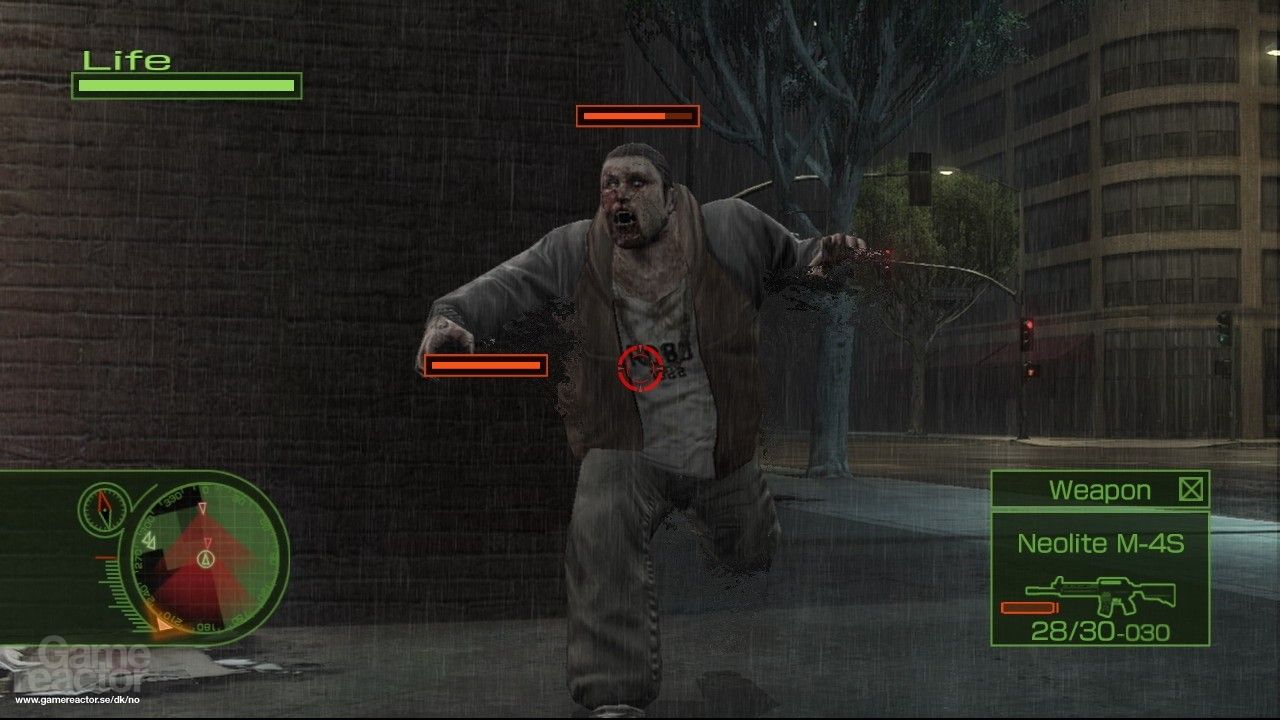Select the Neolite M-4S rifle icon
This screenshot has width=1280, height=720.
point(1099,594)
